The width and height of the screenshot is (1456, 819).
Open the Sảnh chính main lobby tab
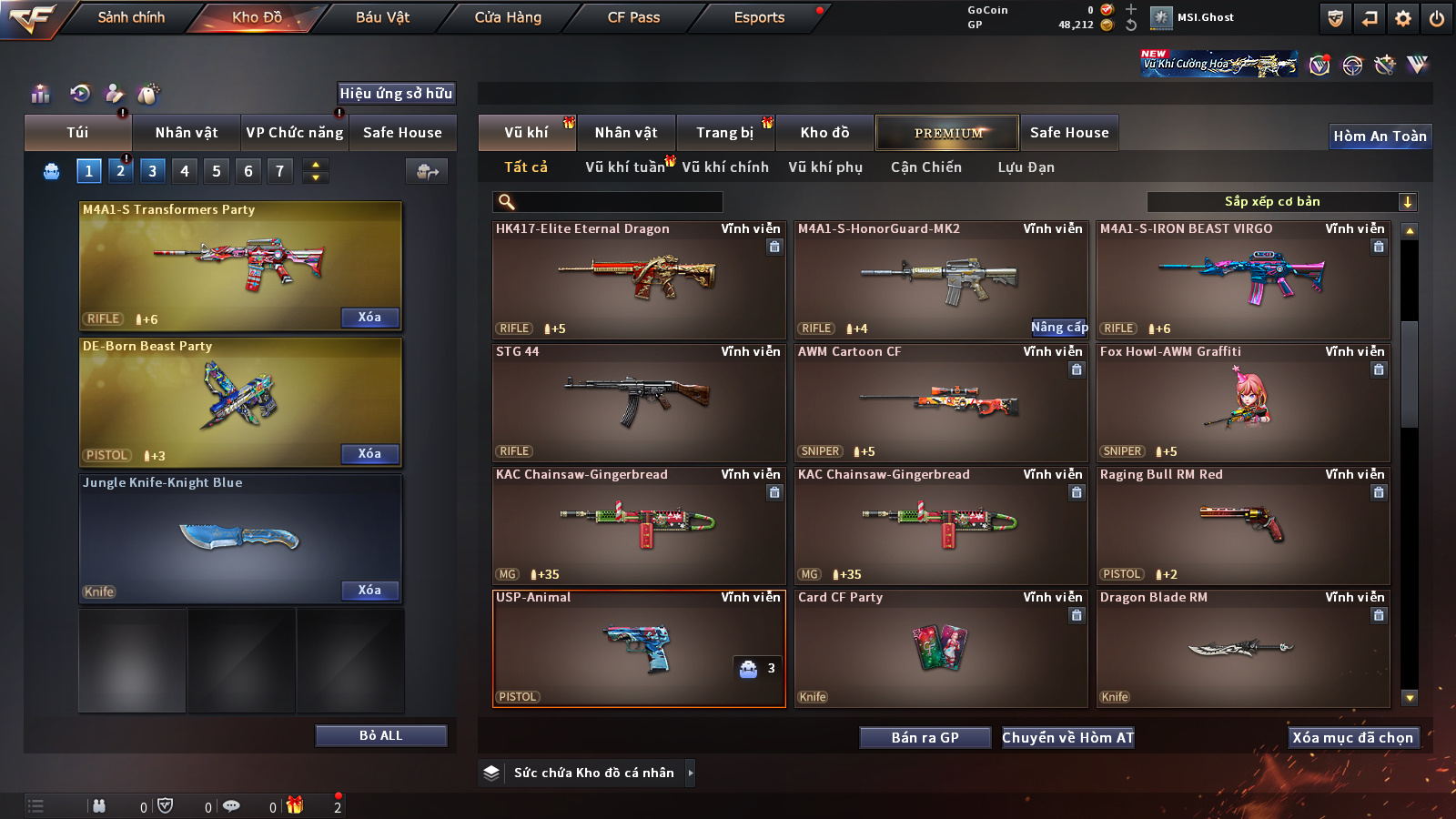[131, 17]
